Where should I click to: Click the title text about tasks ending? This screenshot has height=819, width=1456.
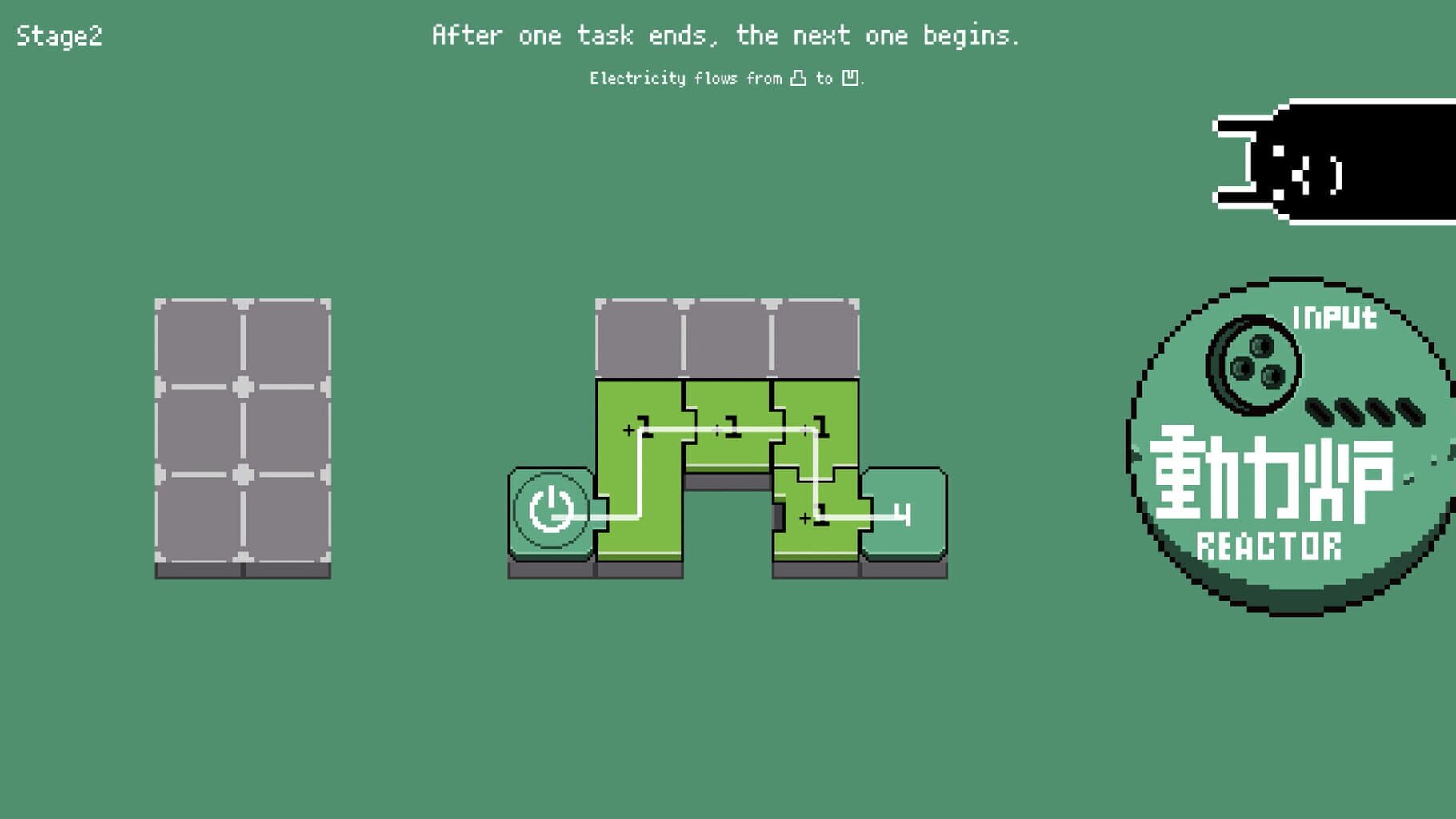click(726, 35)
